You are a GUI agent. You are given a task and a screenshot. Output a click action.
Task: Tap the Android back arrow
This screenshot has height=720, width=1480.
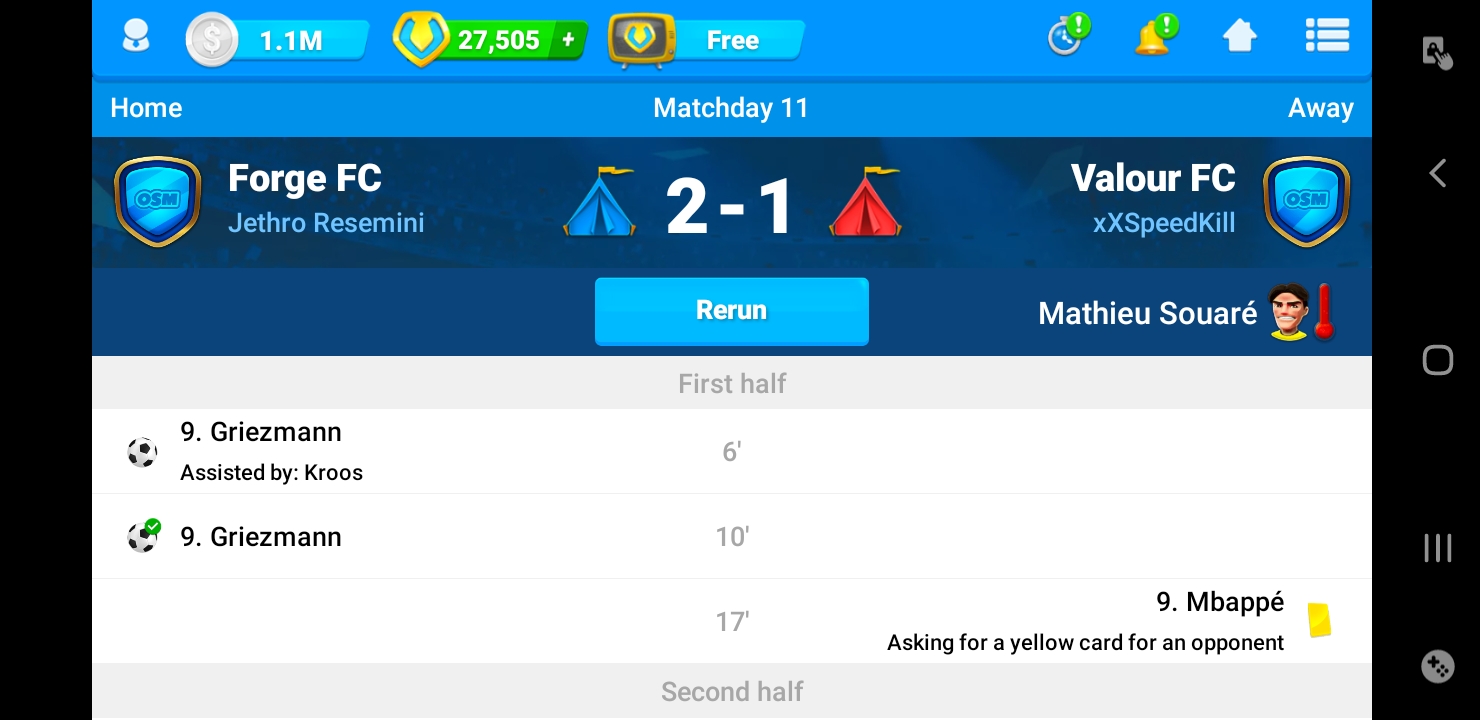pos(1437,173)
